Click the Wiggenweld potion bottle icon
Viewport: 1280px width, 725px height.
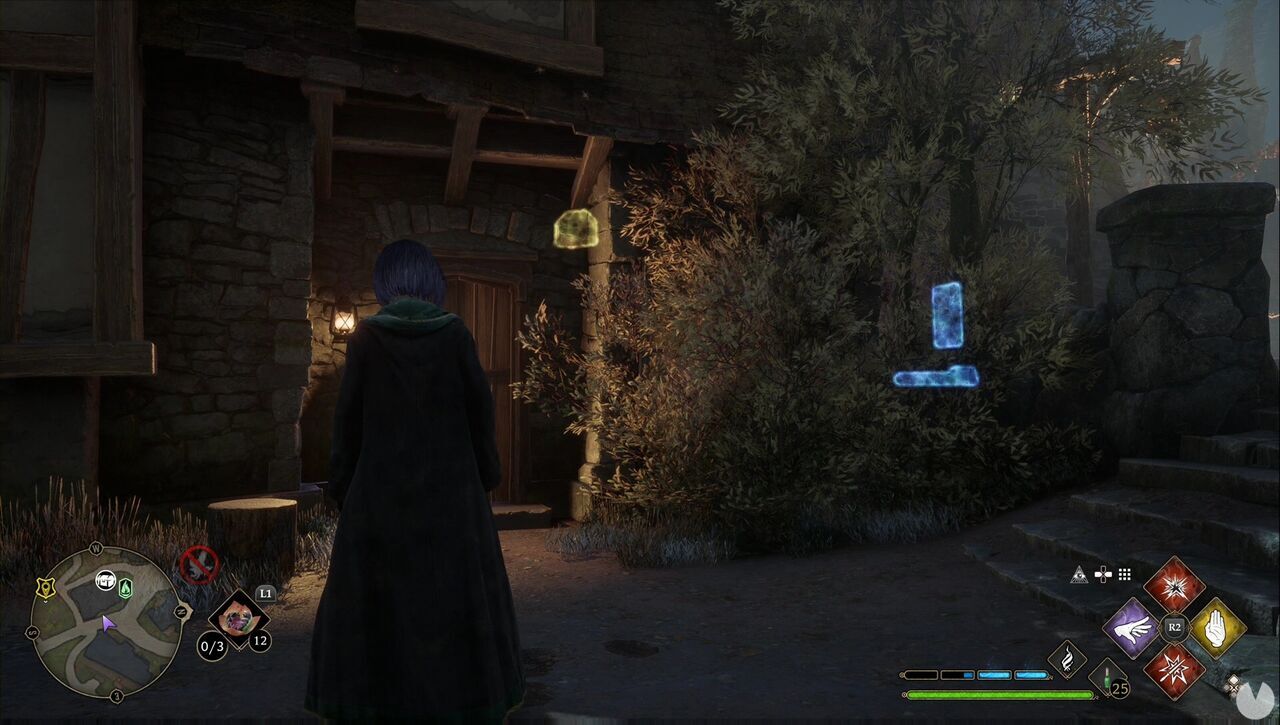(x=1107, y=683)
